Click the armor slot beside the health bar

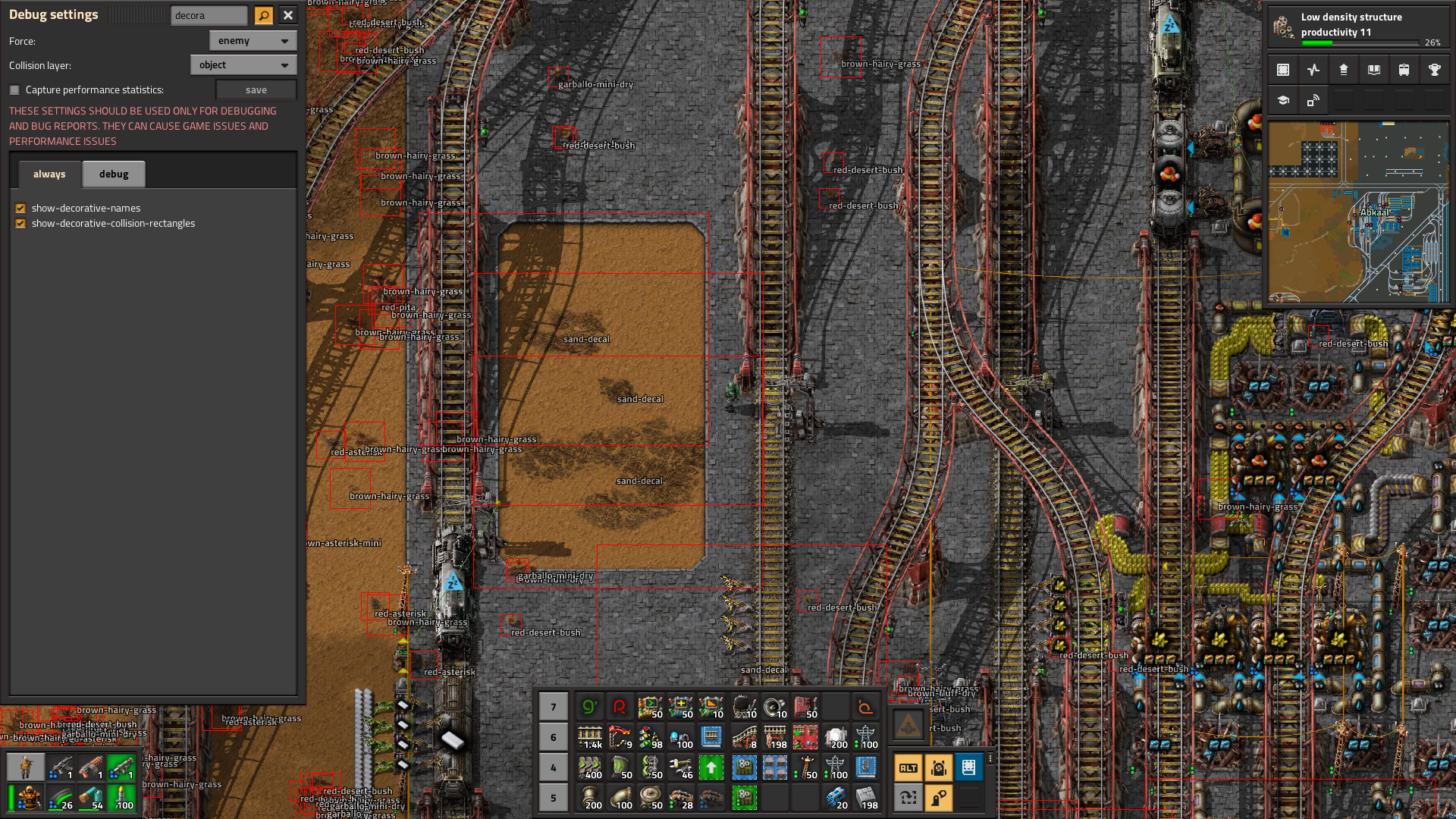29,798
